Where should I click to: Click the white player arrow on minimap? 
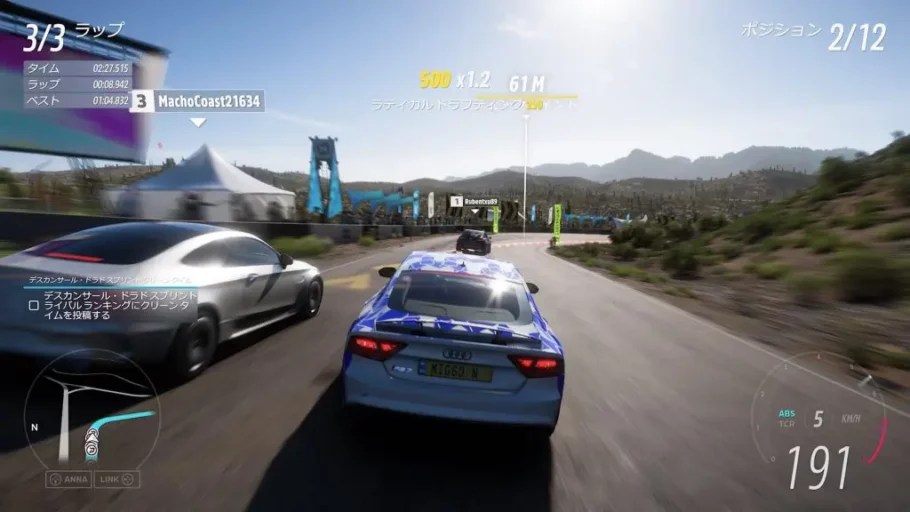click(92, 437)
